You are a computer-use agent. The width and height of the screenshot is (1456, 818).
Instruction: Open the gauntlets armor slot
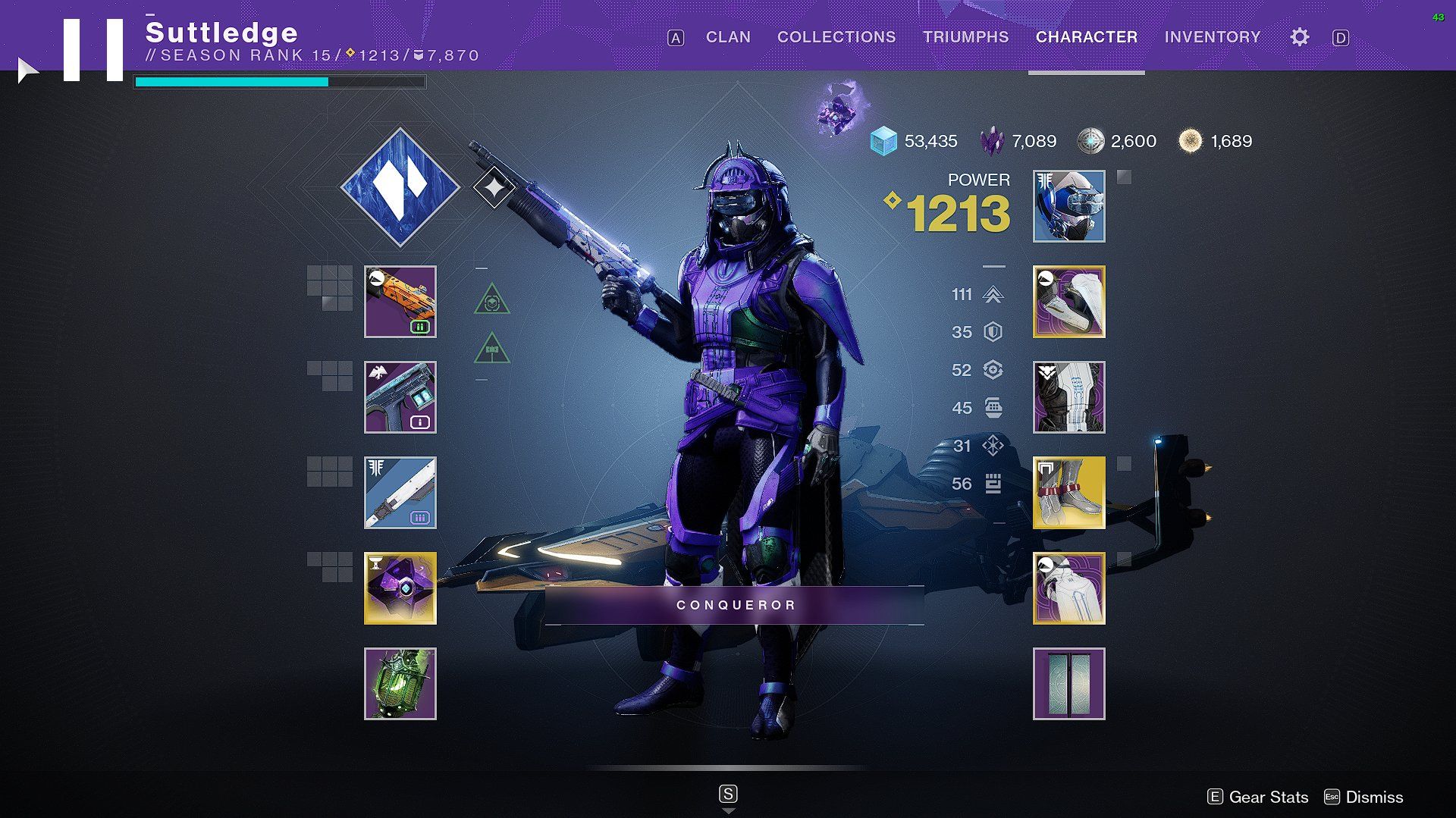[x=1069, y=302]
